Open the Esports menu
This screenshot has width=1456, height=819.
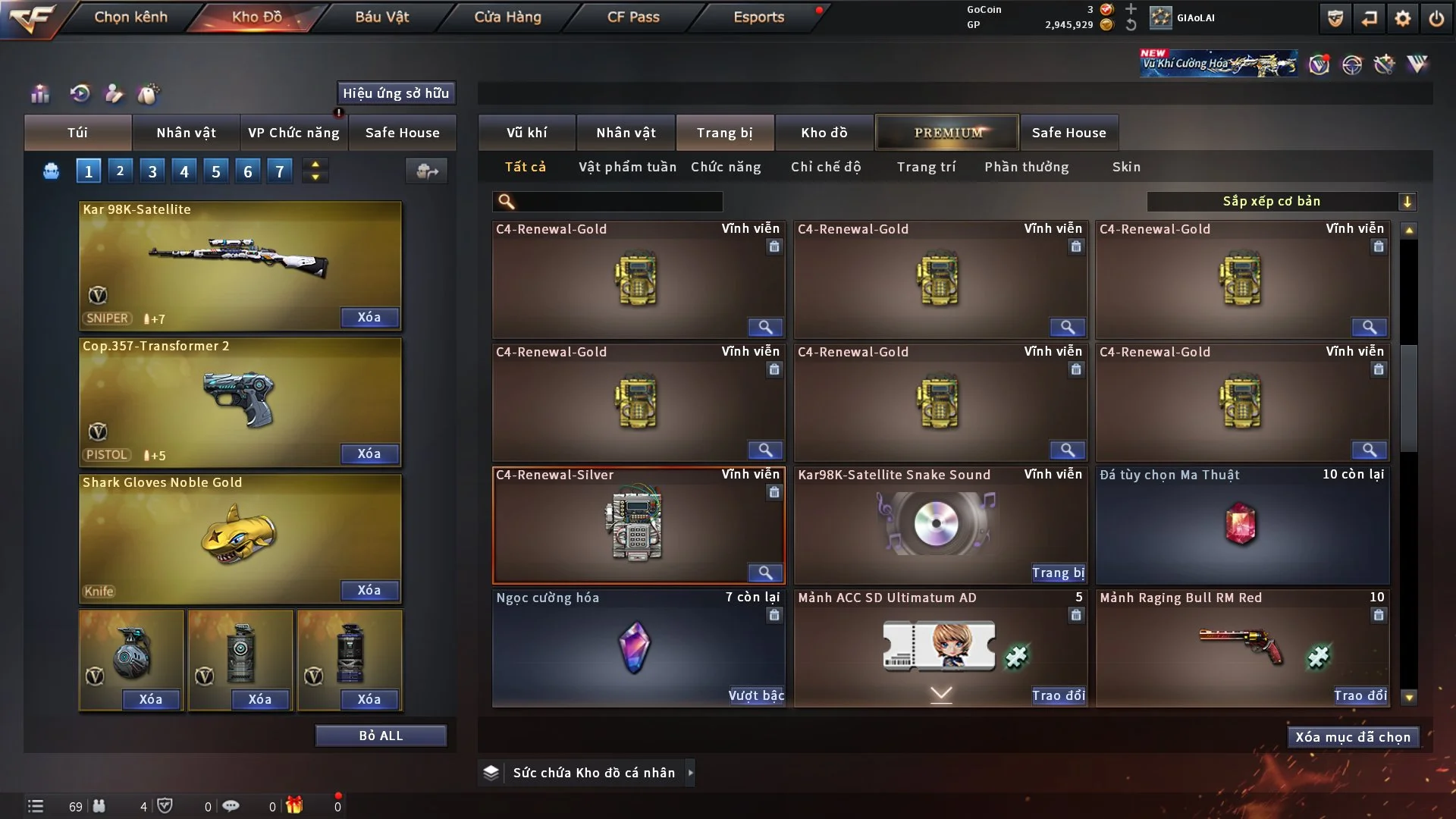coord(758,17)
